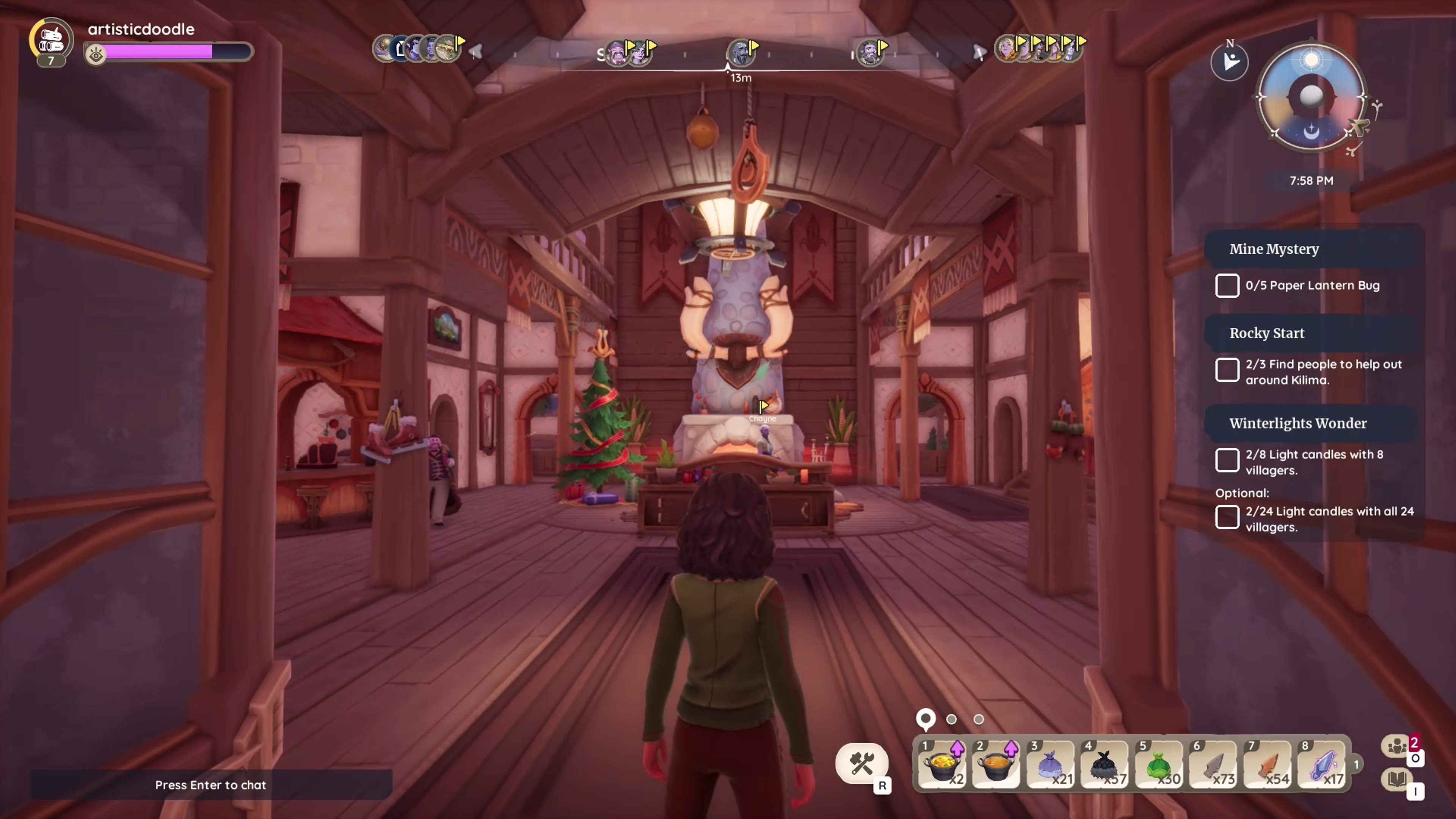Click the running figure icon beside the clock
Image resolution: width=1456 pixels, height=819 pixels.
(1229, 61)
